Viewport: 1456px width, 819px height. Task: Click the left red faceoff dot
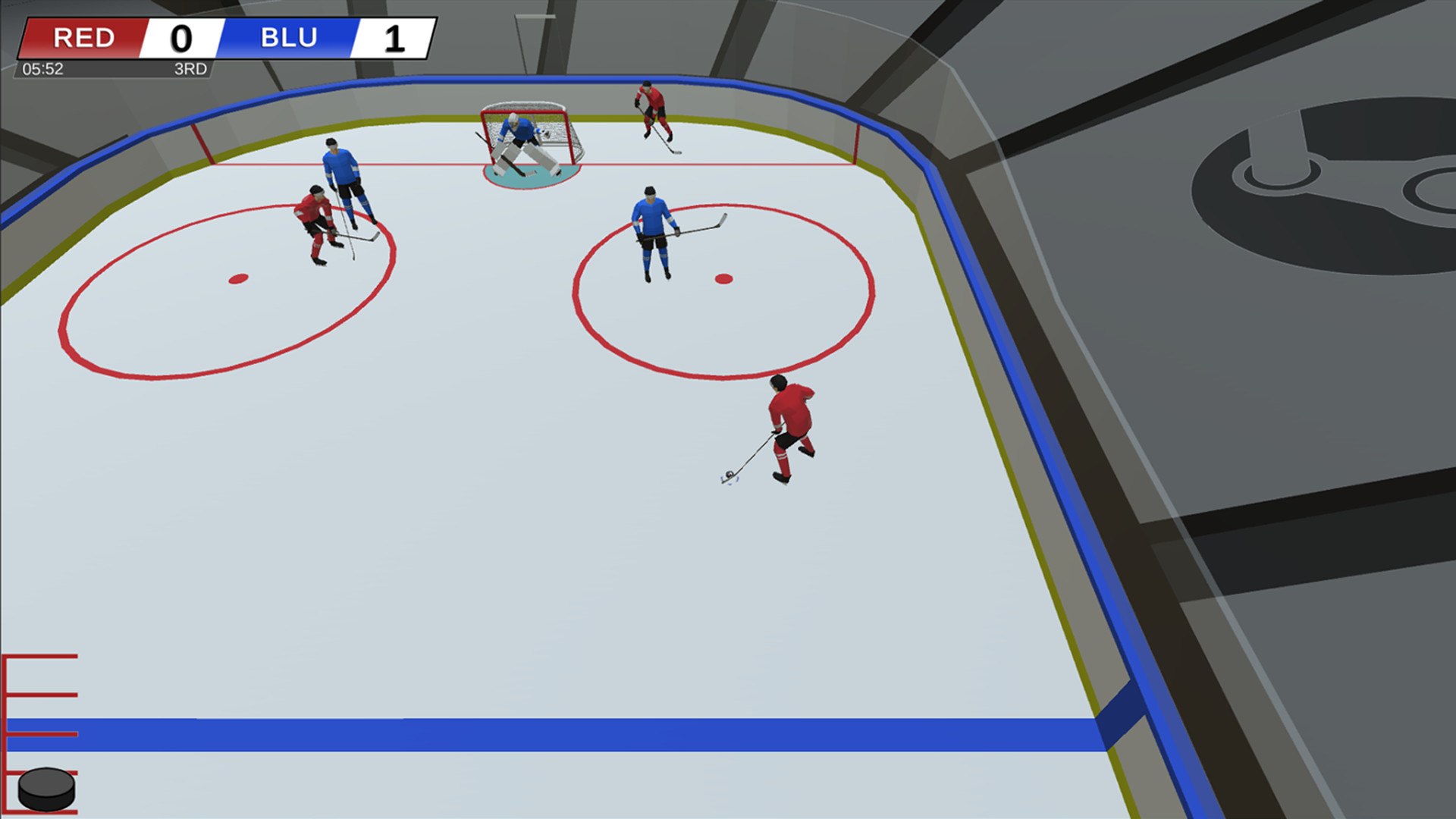237,278
